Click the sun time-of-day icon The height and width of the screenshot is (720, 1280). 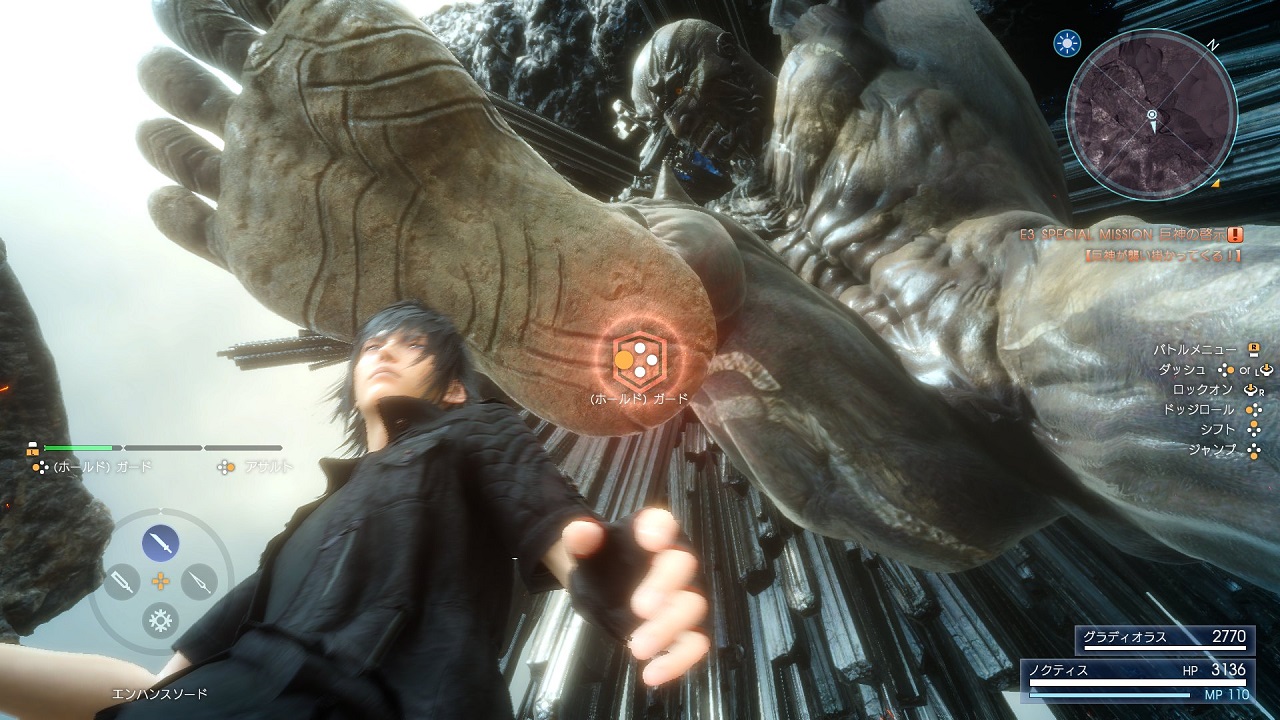(x=1065, y=43)
